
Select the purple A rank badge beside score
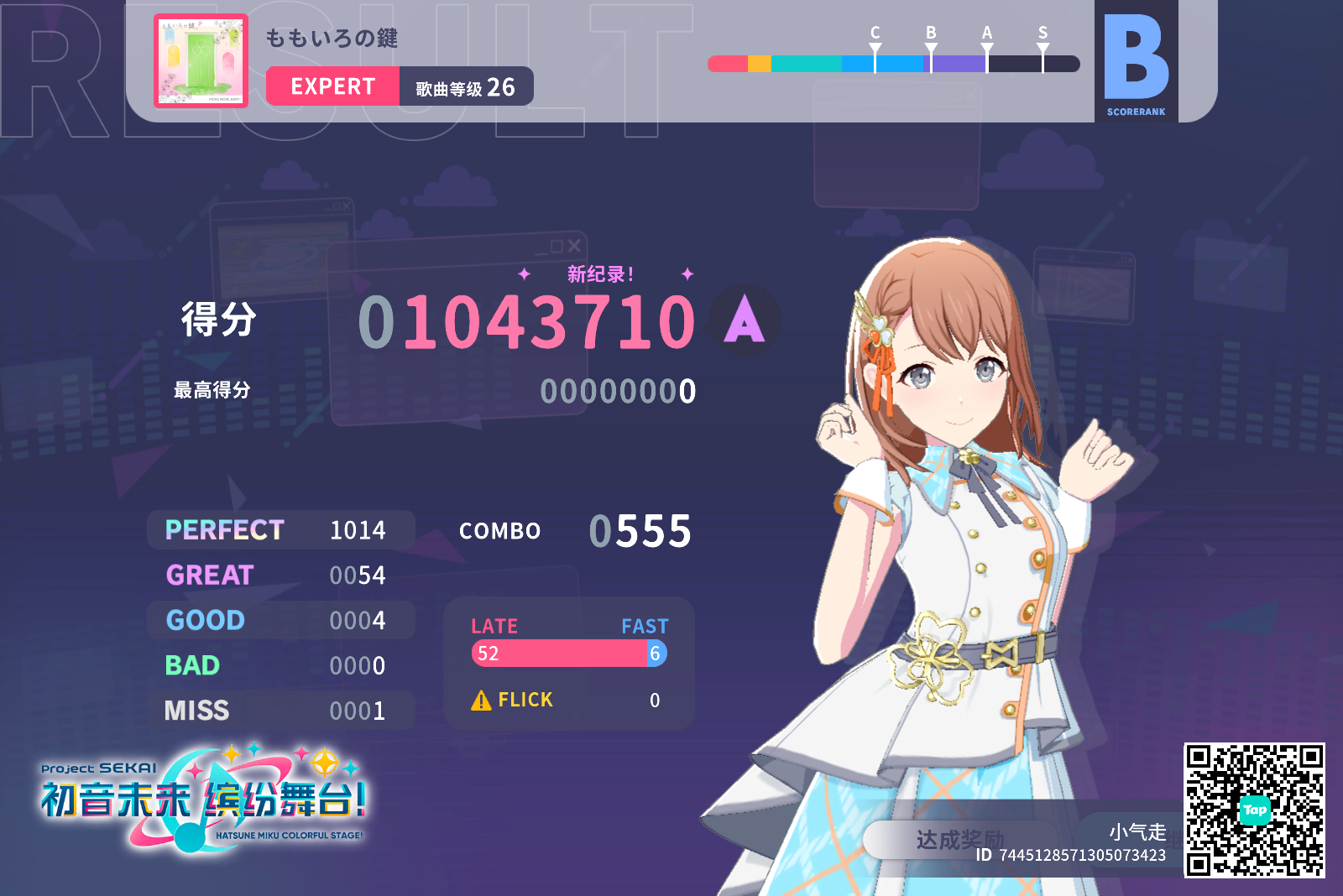click(x=742, y=319)
